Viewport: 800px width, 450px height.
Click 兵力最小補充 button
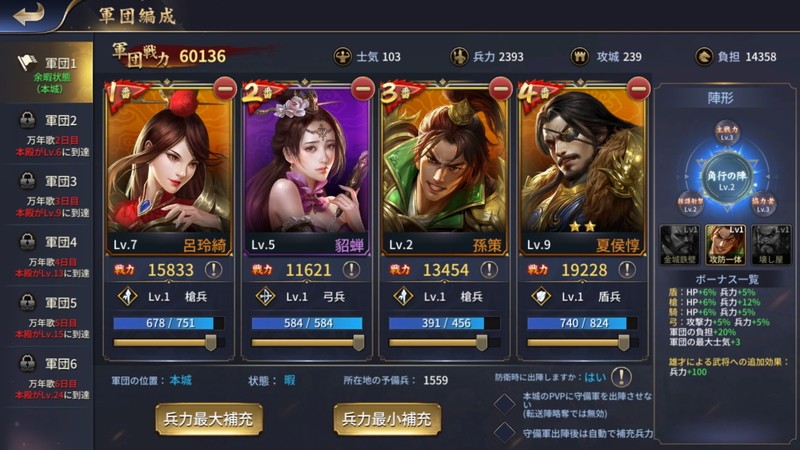387,418
